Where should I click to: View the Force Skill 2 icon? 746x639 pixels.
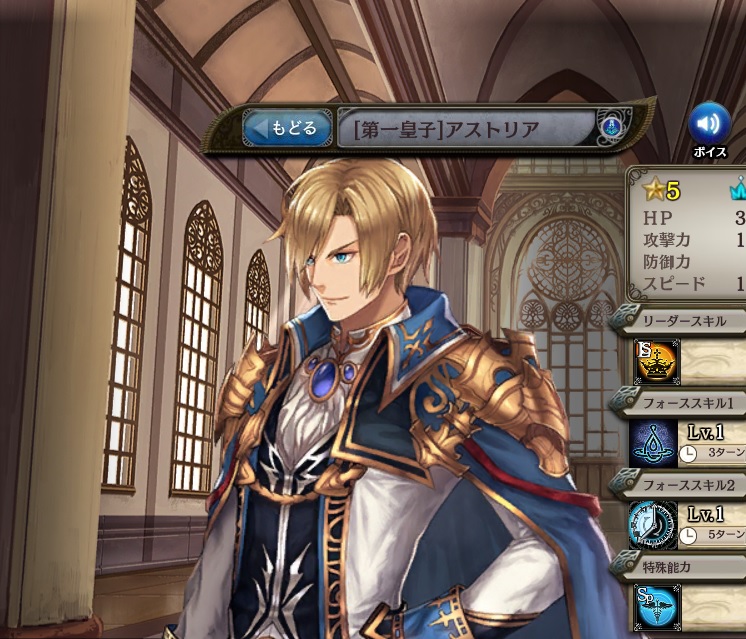[x=654, y=526]
